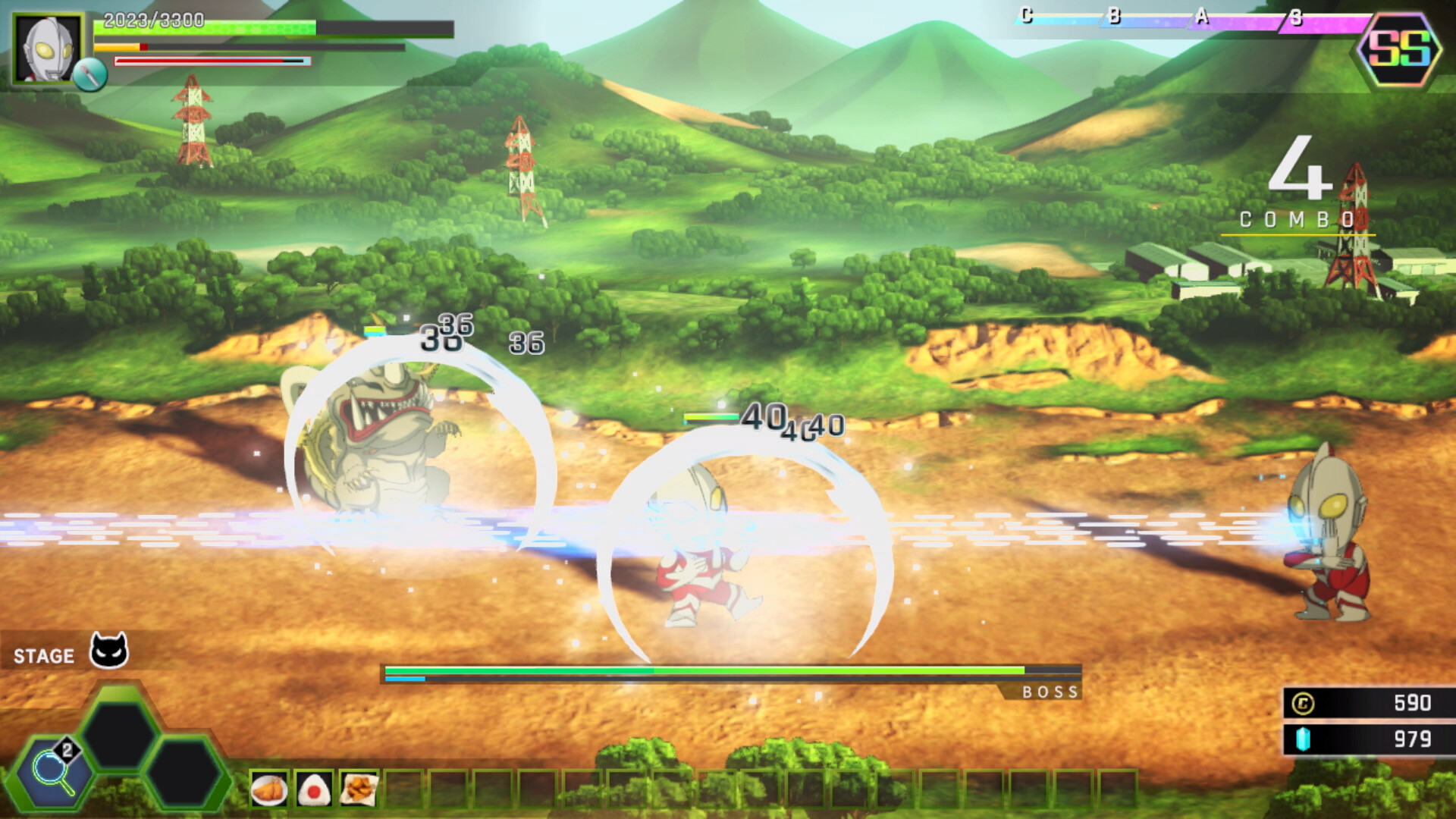Click the STAGE label
Image resolution: width=1456 pixels, height=819 pixels.
(x=44, y=654)
